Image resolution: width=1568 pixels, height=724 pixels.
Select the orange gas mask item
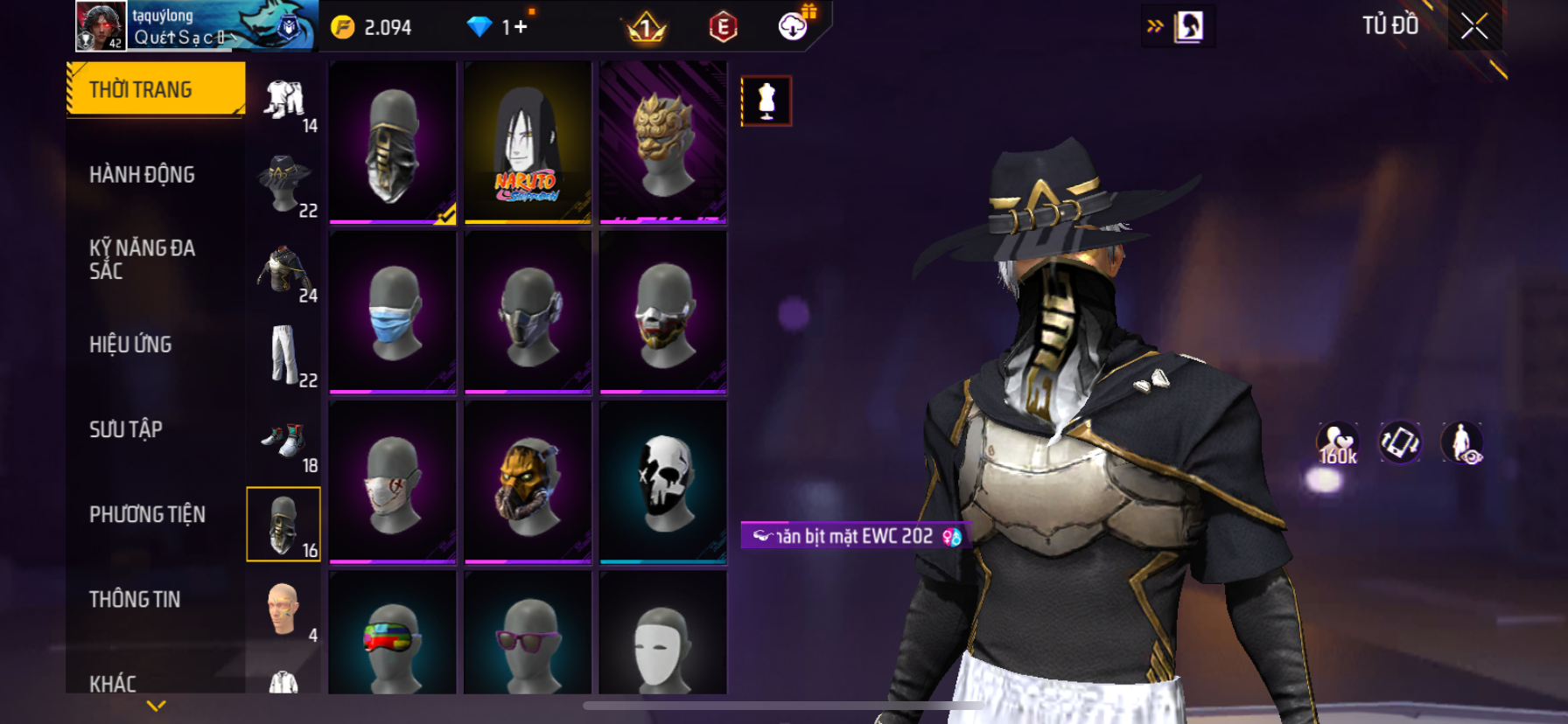click(x=528, y=482)
